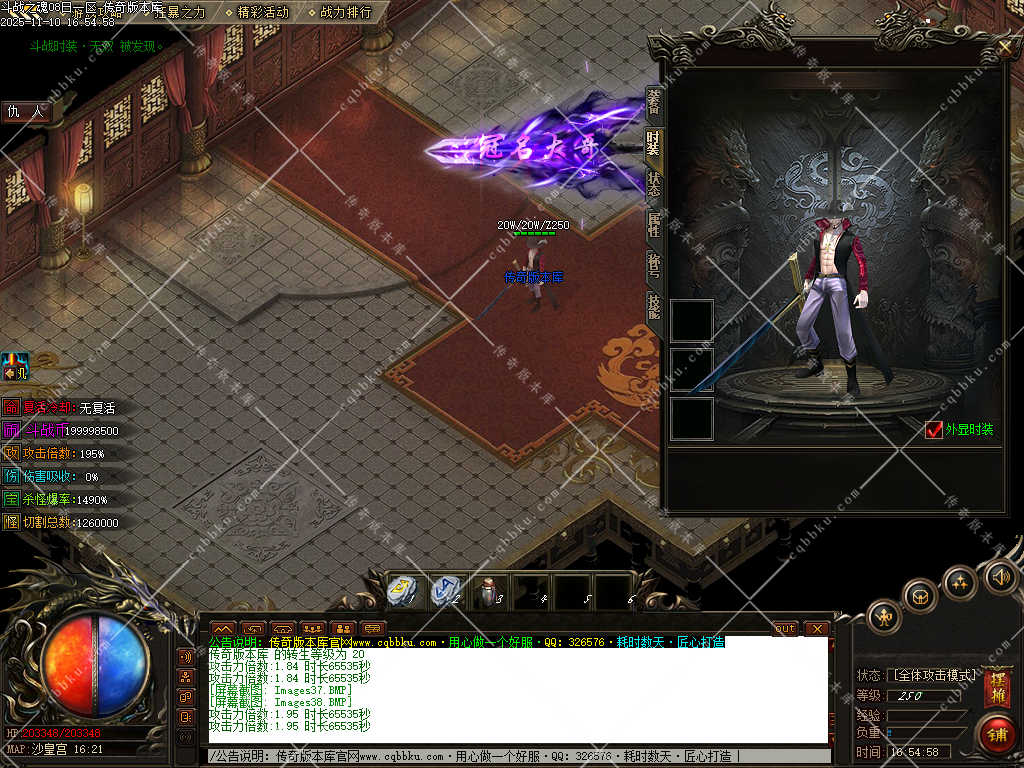
Task: Toggle the 外显时装 checkbox
Action: coord(934,430)
